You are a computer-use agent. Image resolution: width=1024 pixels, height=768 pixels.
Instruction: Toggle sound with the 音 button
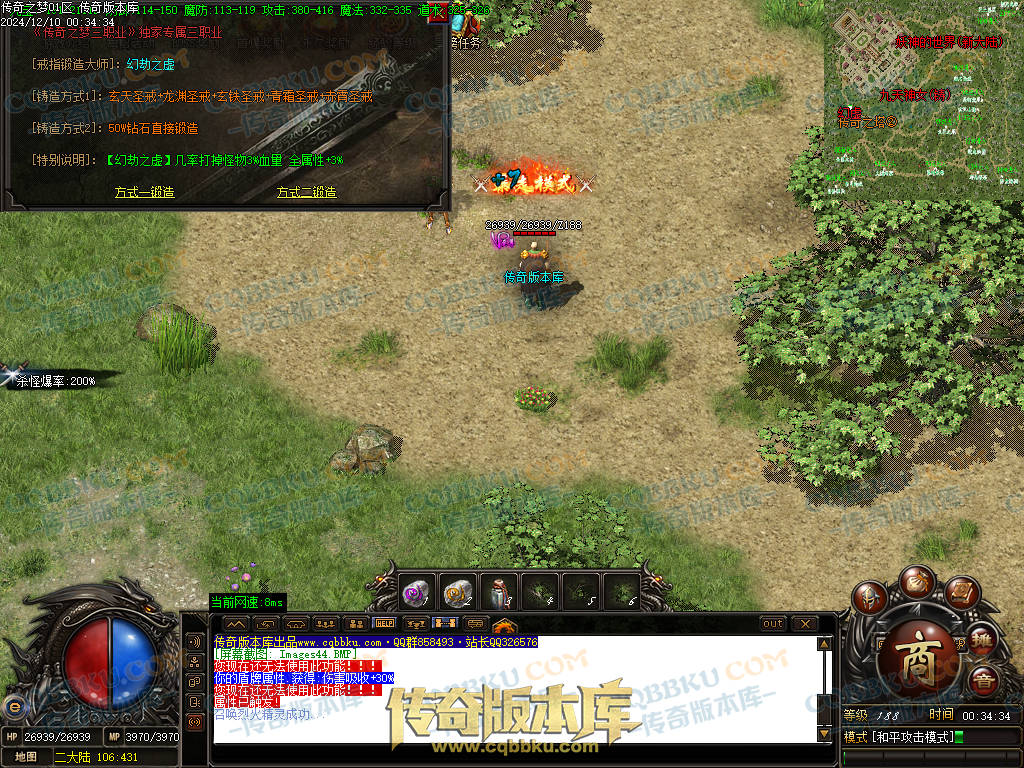coord(984,681)
